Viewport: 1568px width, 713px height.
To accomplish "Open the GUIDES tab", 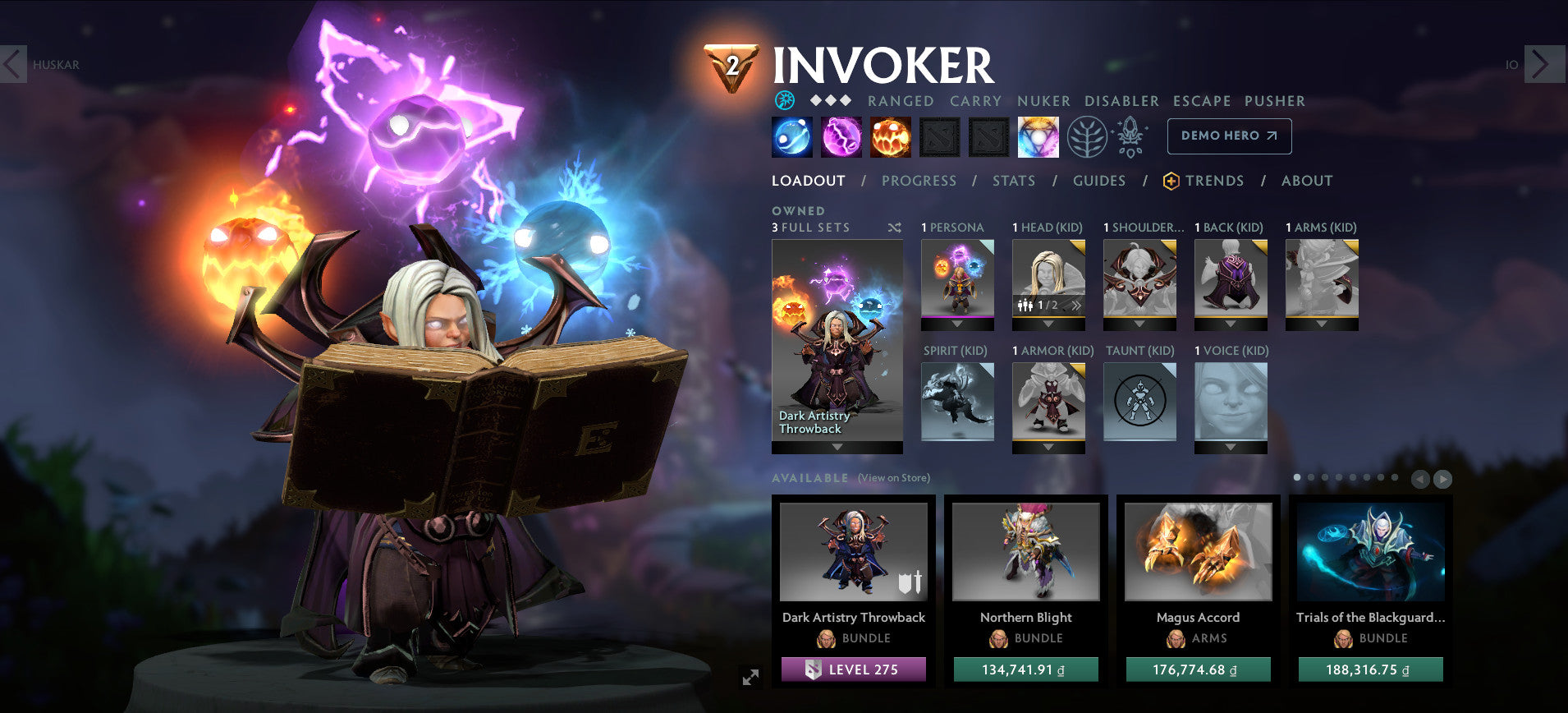I will (x=1098, y=181).
